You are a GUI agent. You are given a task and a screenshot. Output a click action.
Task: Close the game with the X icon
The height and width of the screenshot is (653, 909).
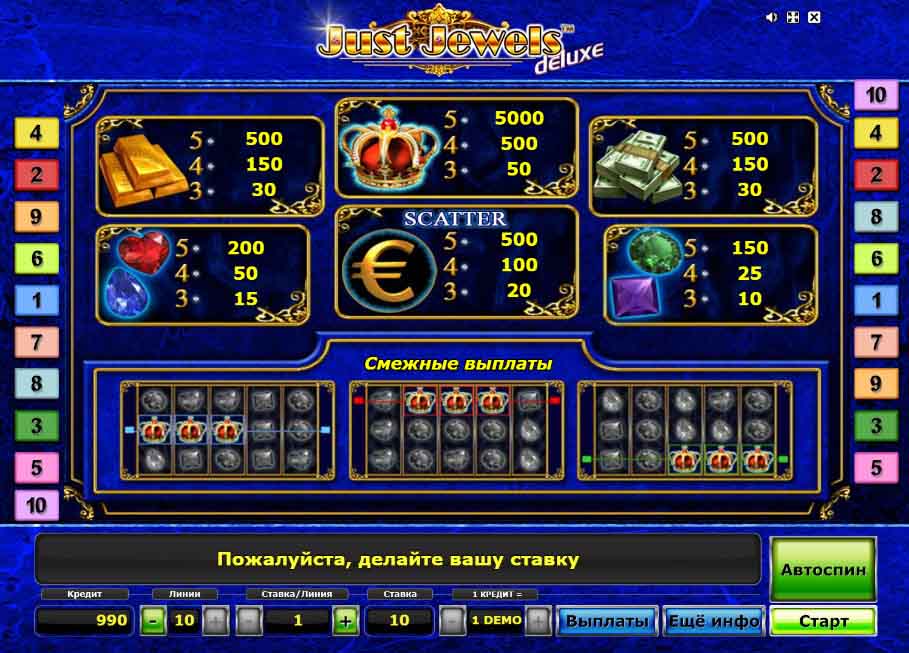click(814, 17)
